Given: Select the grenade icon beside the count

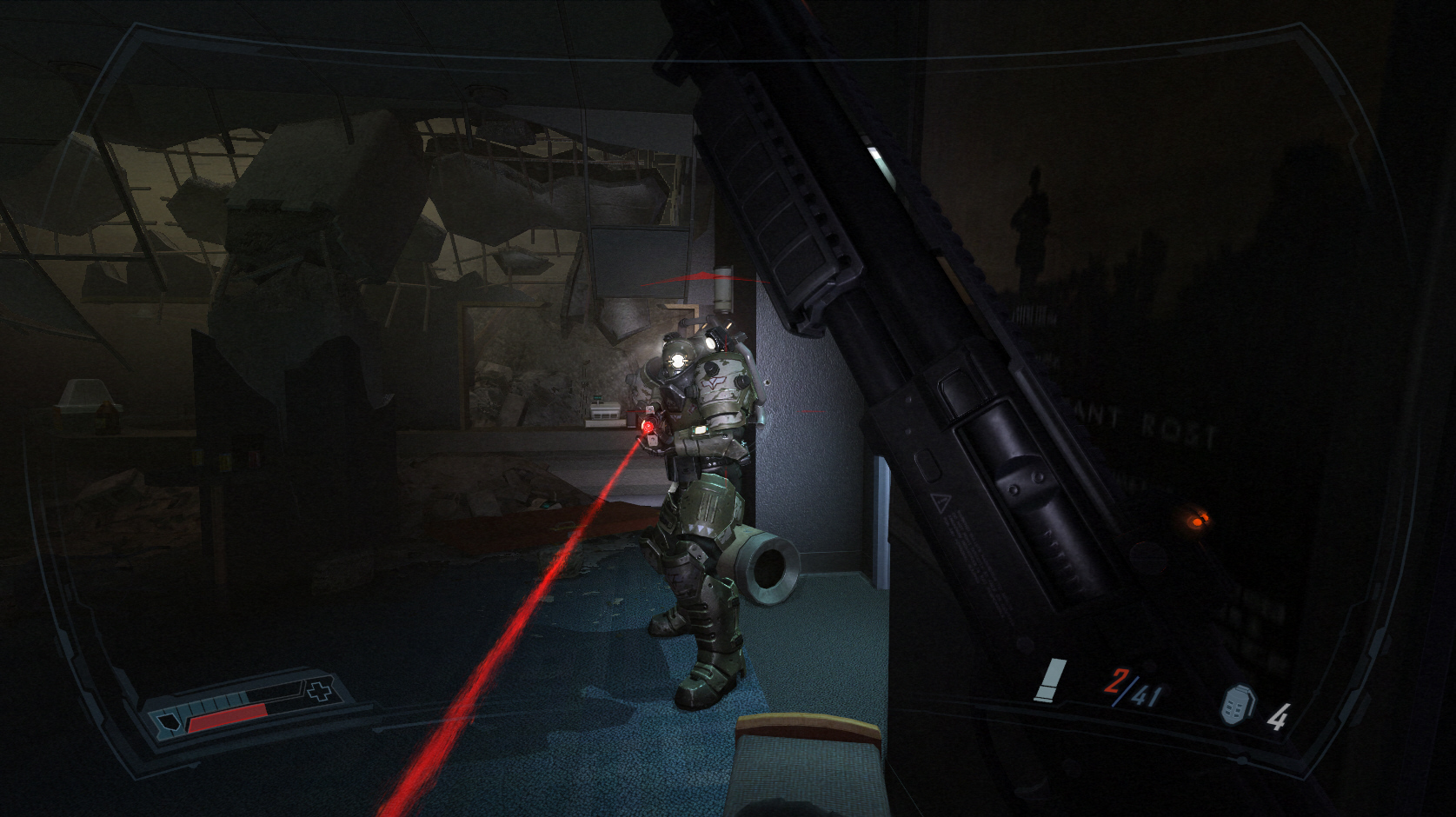Looking at the screenshot, I should 1237,704.
